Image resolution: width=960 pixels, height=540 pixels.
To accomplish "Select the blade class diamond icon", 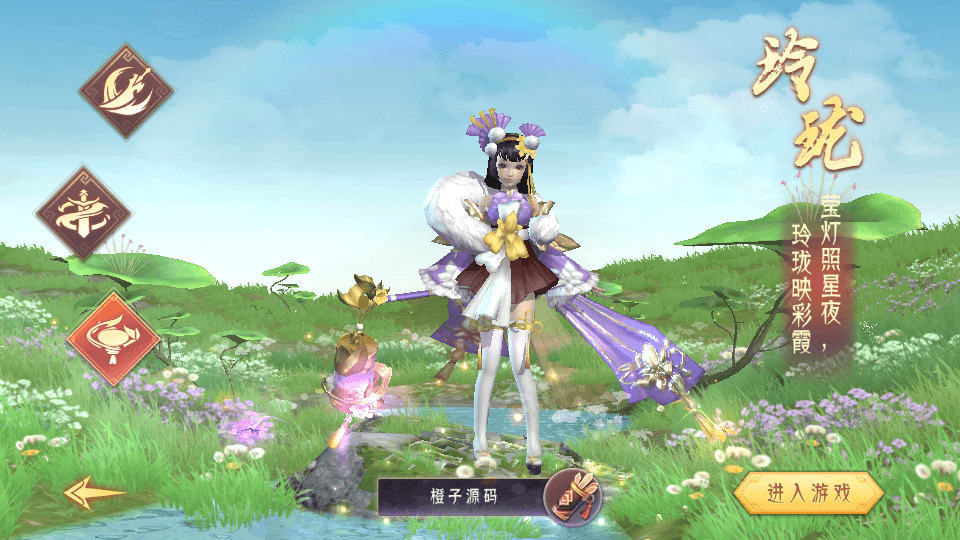I will (126, 91).
